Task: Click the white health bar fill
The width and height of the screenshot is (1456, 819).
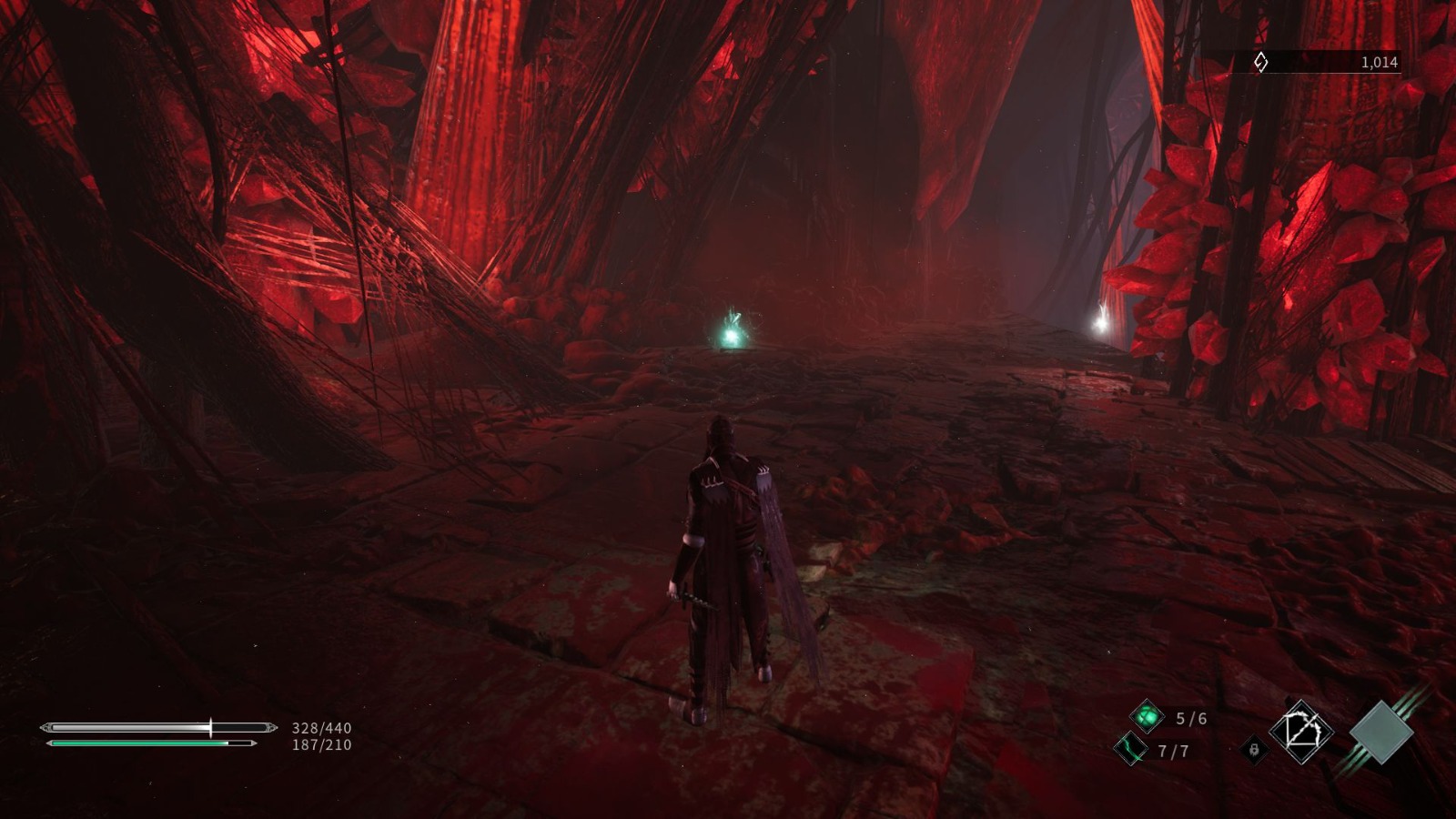Action: (x=127, y=728)
